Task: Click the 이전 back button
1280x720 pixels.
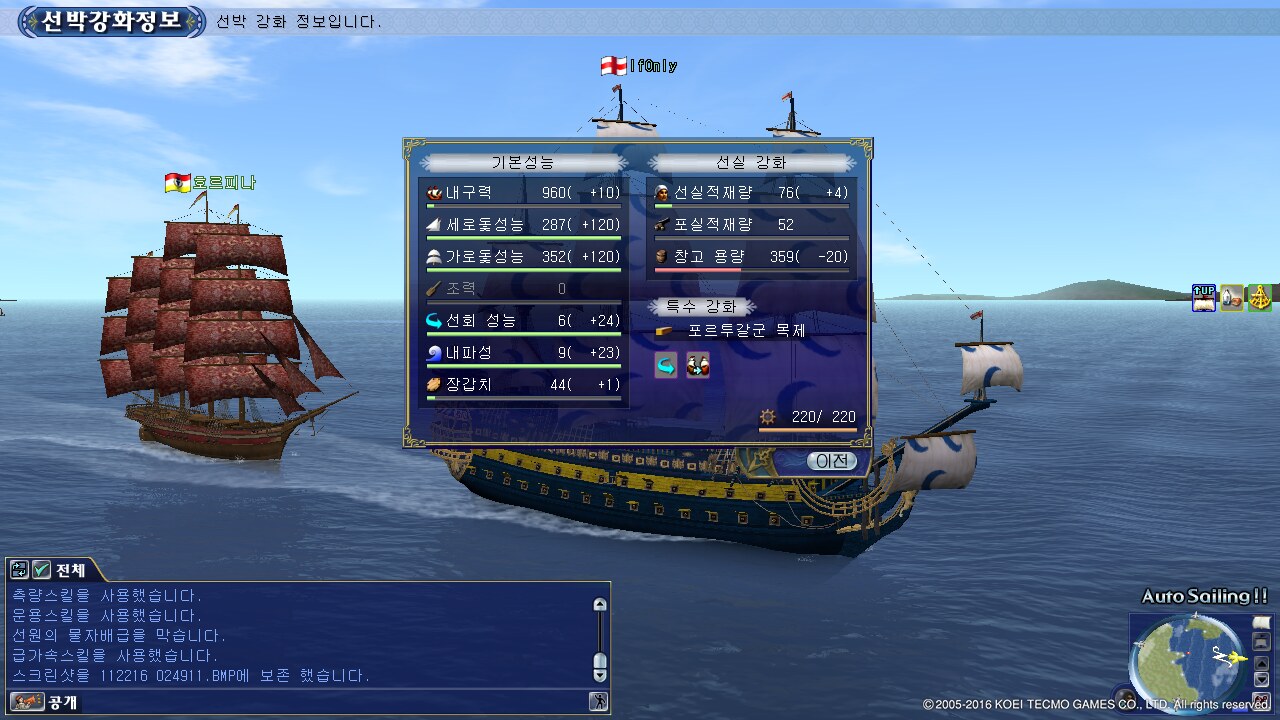Action: 831,461
